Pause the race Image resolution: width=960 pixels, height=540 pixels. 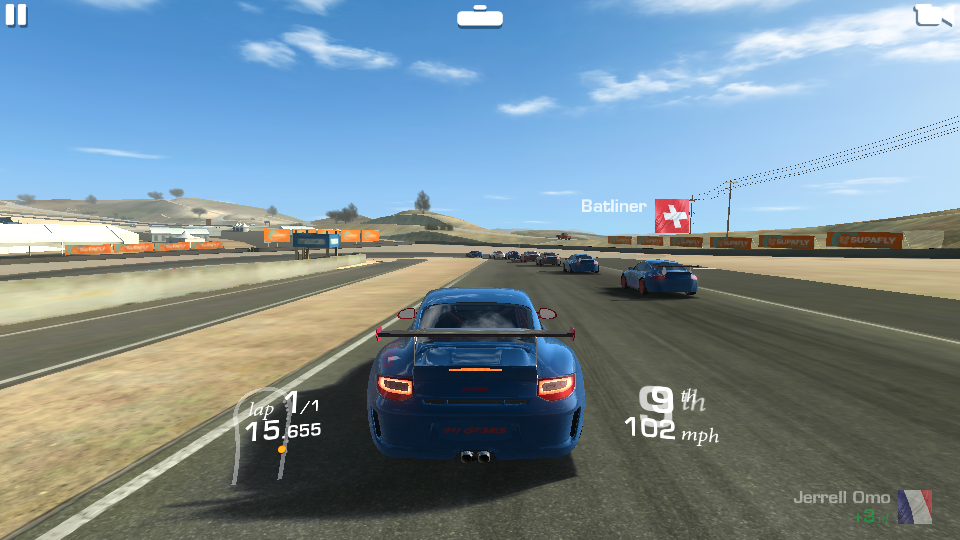point(16,16)
